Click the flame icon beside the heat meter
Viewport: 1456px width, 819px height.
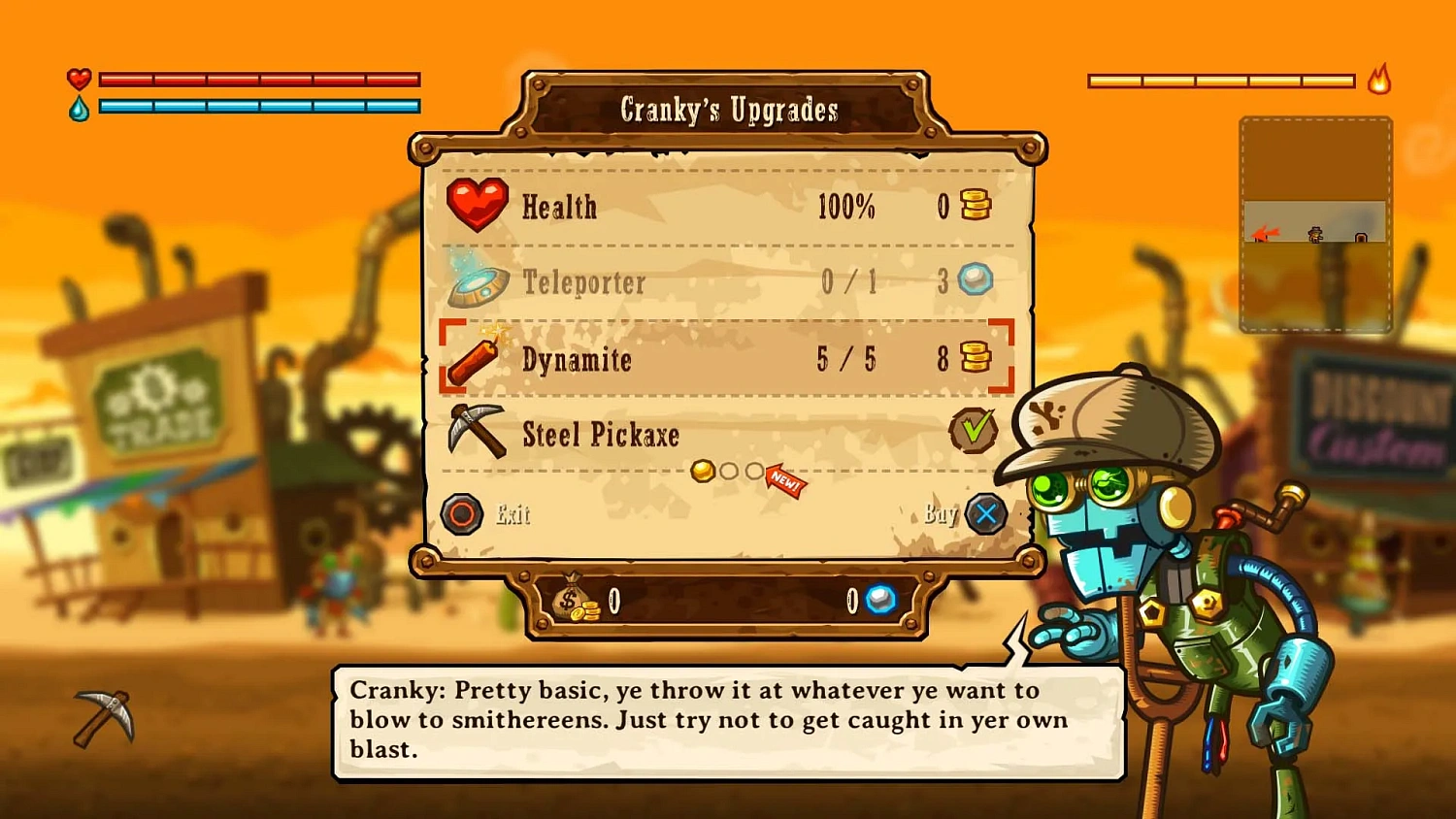1377,82
